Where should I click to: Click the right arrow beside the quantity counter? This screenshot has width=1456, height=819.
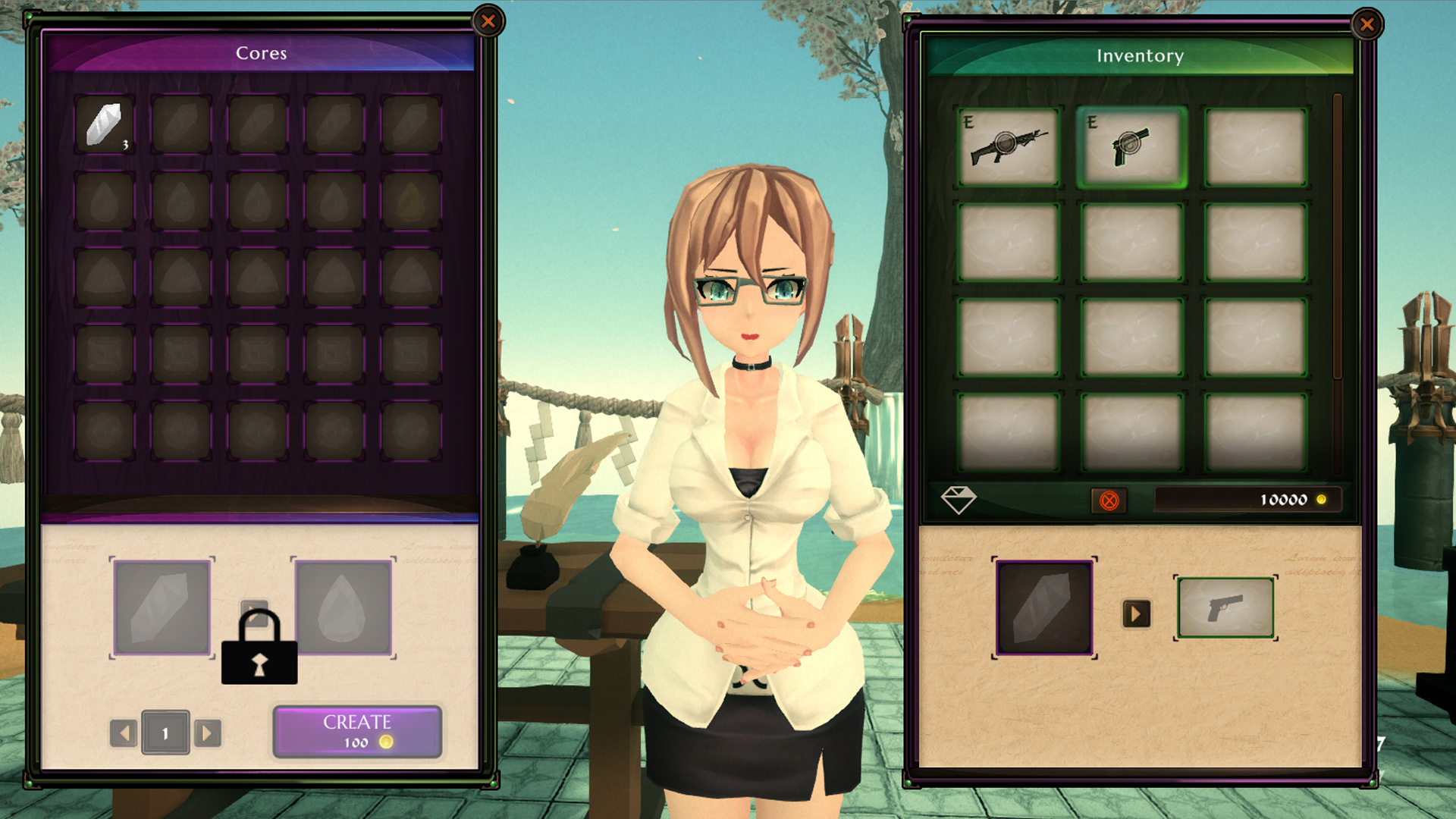206,733
